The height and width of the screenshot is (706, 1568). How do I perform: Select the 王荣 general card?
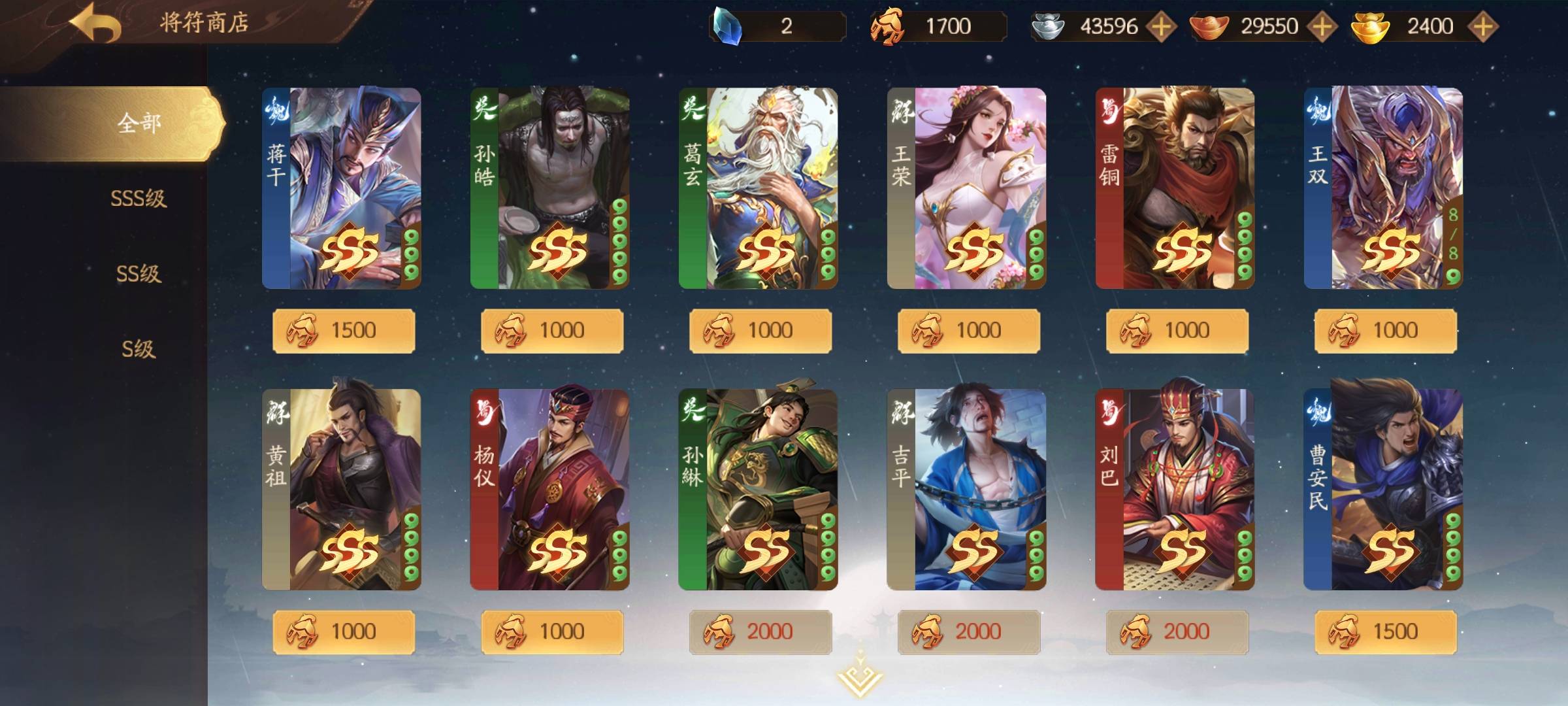(966, 188)
